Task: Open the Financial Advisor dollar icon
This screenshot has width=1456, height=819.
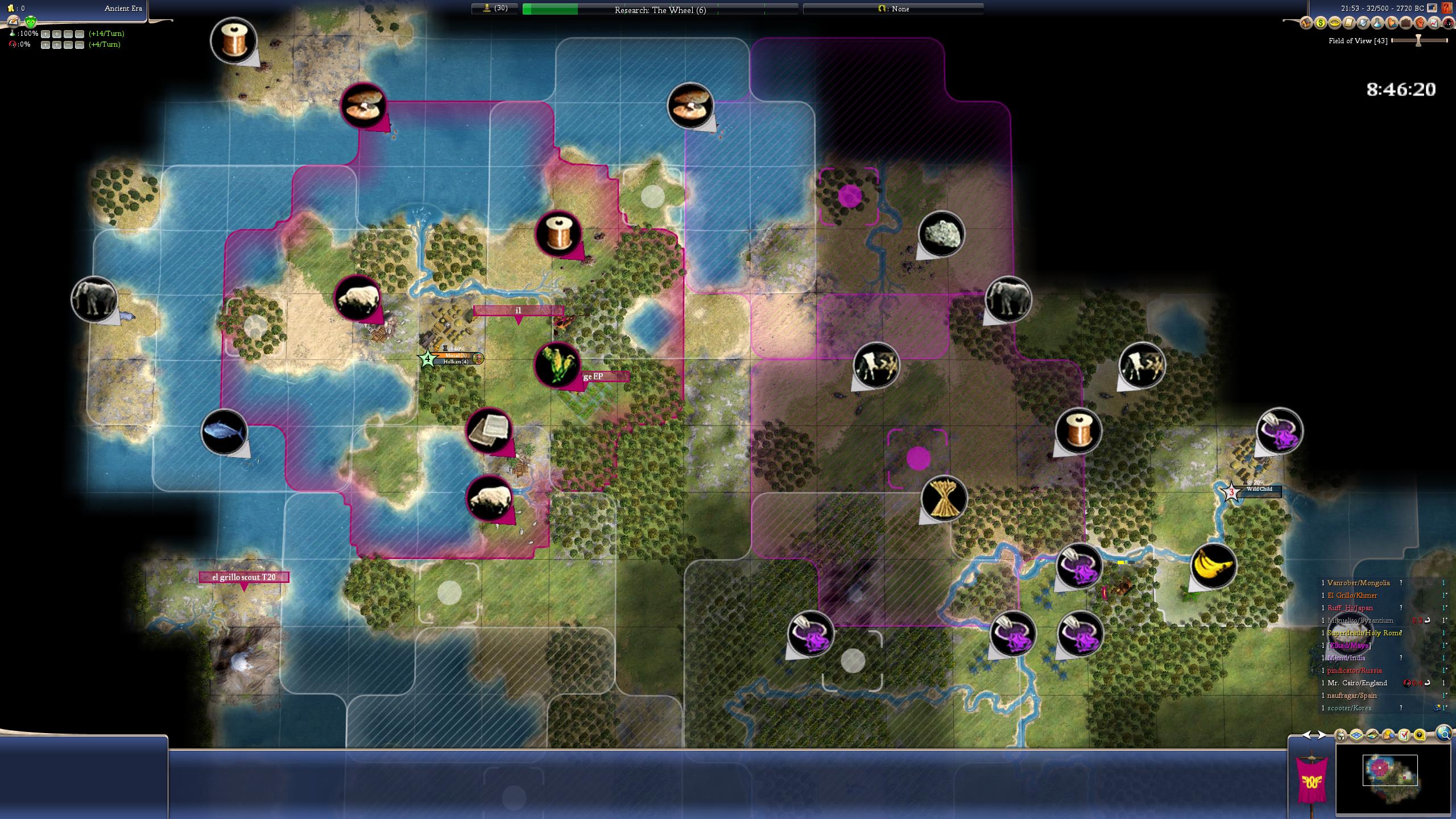Action: tap(1320, 23)
